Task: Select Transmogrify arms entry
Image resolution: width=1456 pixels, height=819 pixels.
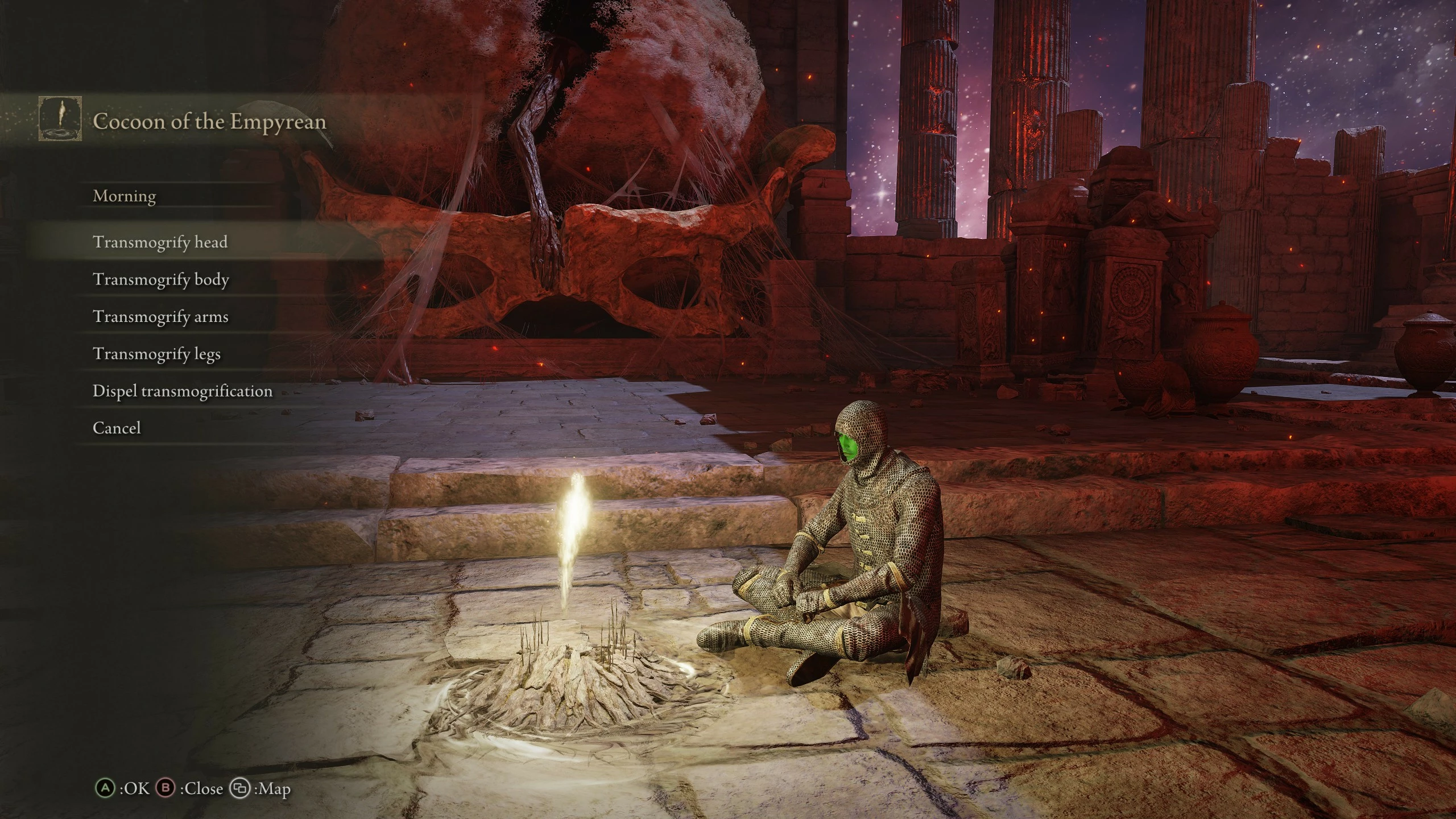Action: click(x=160, y=317)
